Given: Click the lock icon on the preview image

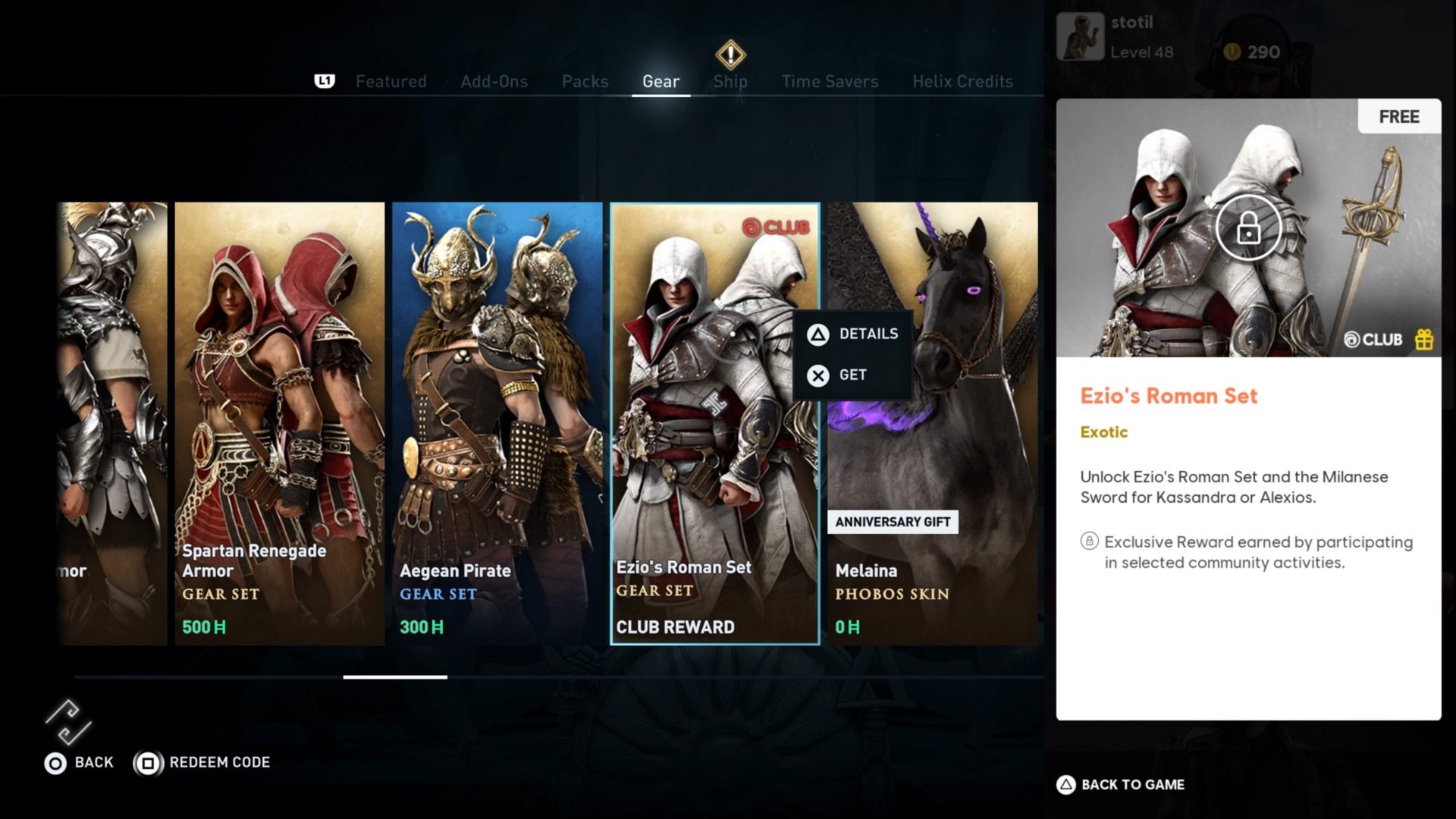Looking at the screenshot, I should coord(1248,227).
